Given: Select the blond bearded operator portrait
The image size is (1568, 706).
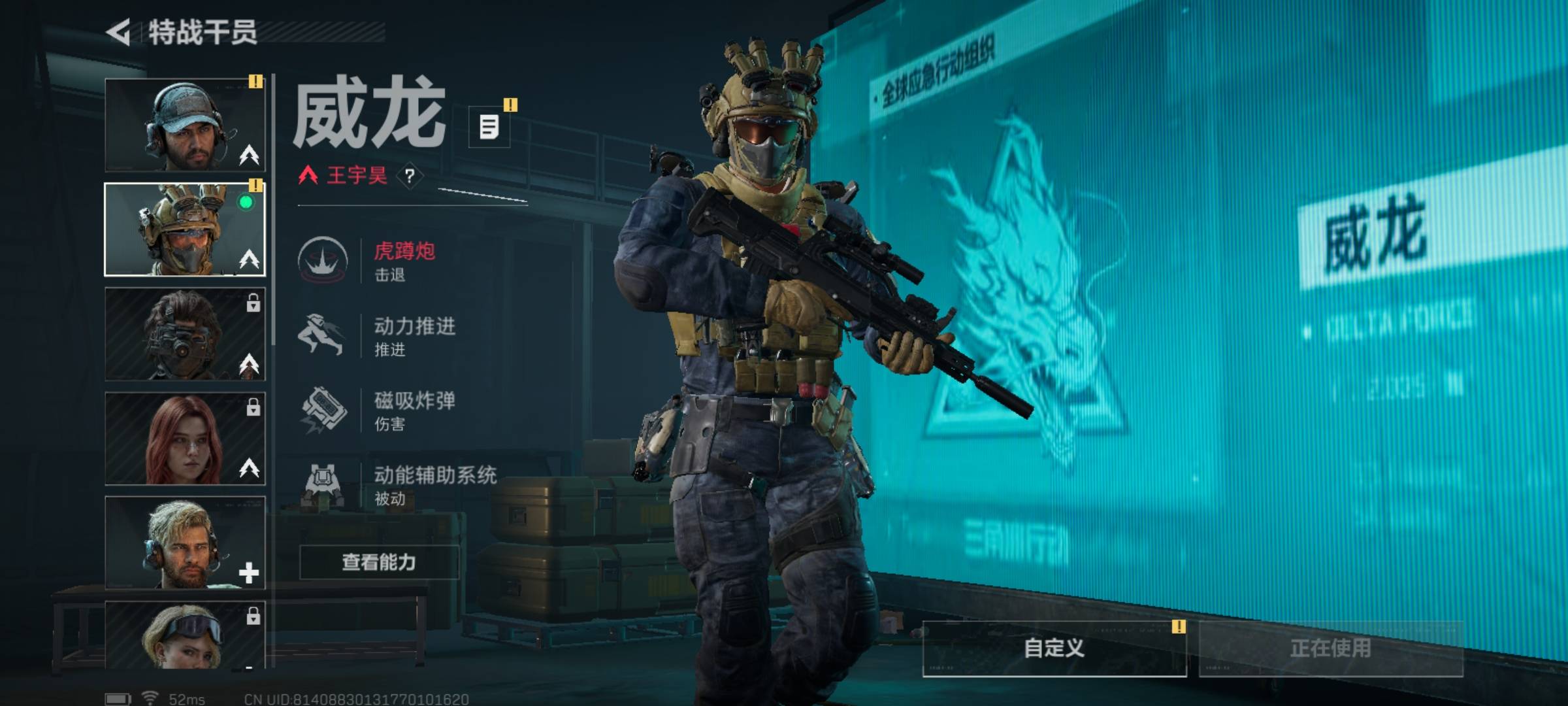Looking at the screenshot, I should point(185,543).
